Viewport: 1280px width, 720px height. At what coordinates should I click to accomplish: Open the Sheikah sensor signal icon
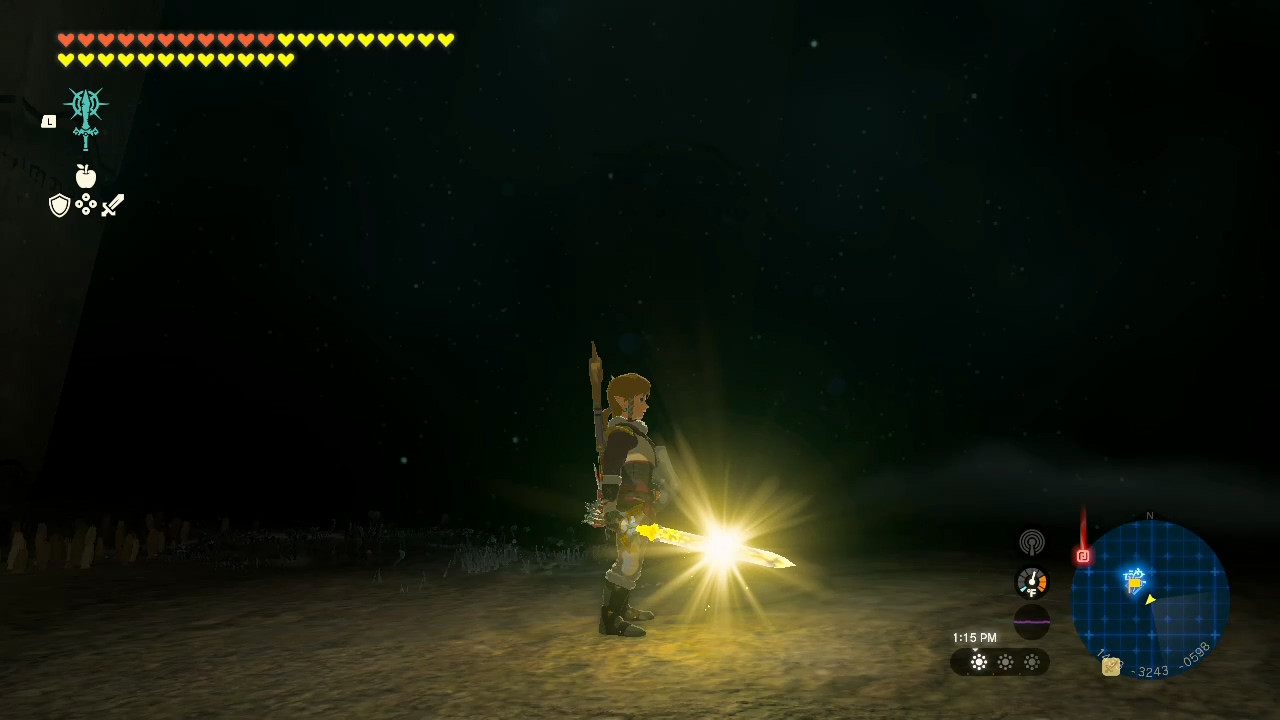1032,542
